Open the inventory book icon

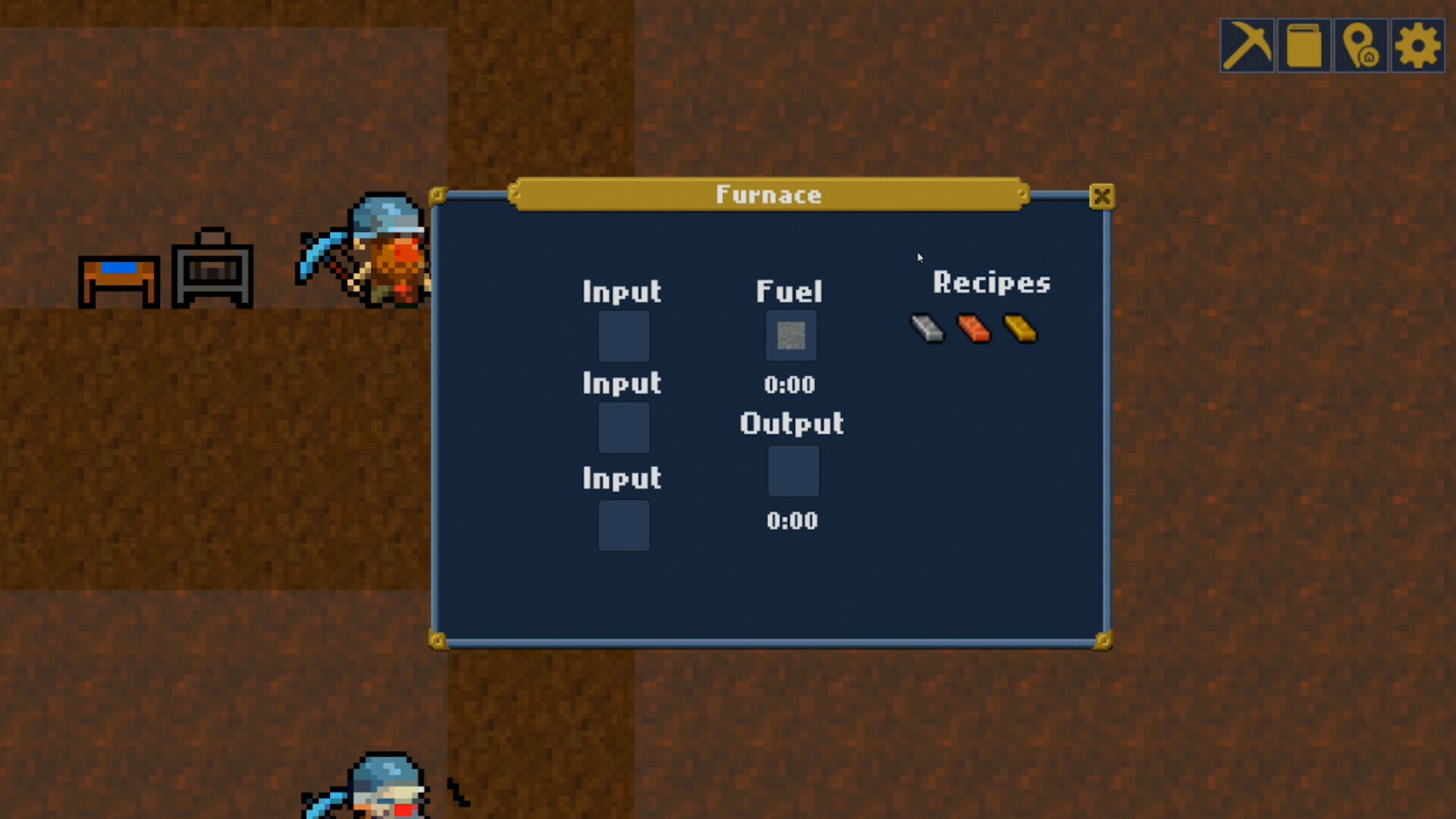(1304, 45)
